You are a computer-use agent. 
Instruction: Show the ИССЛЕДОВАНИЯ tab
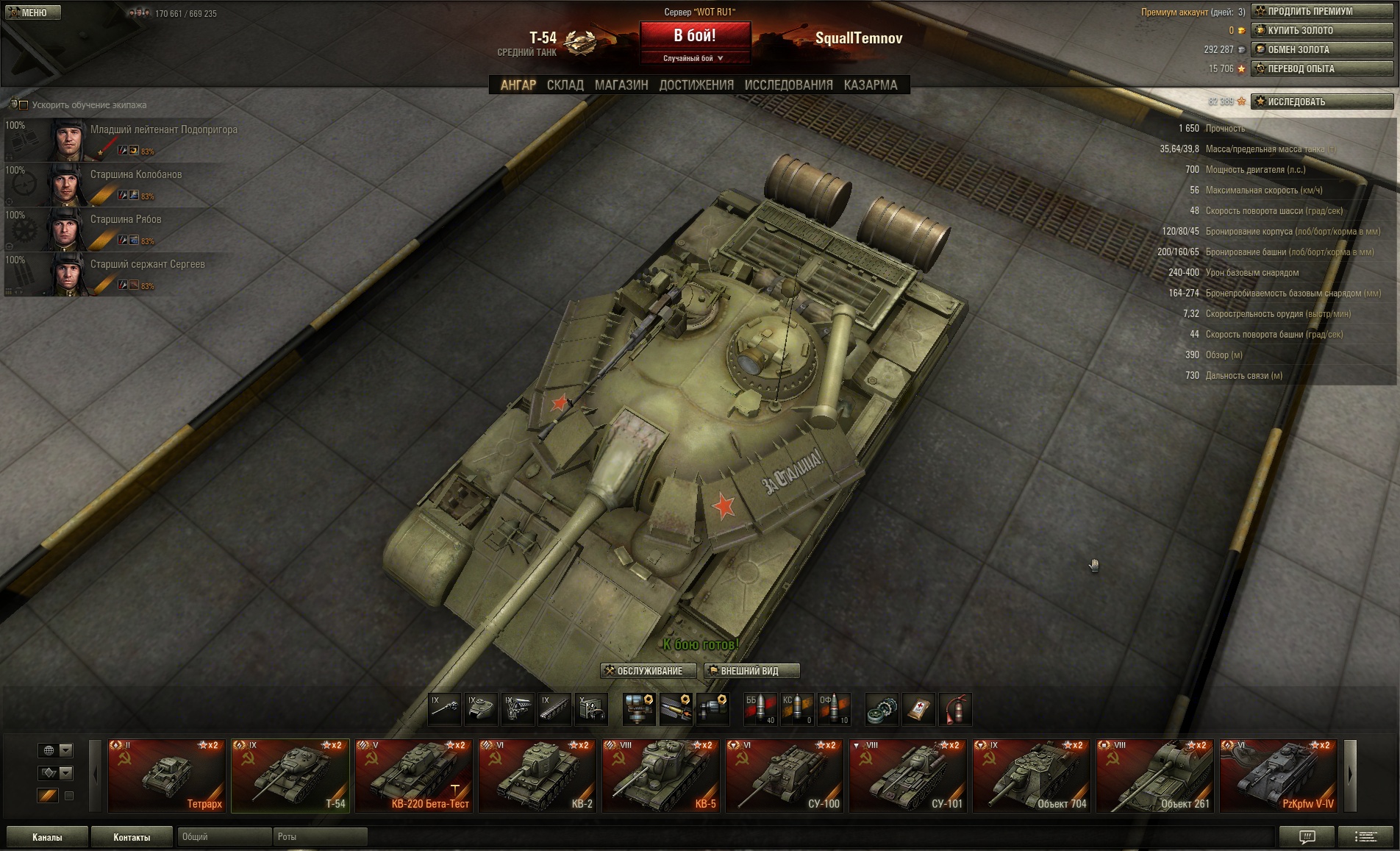788,85
